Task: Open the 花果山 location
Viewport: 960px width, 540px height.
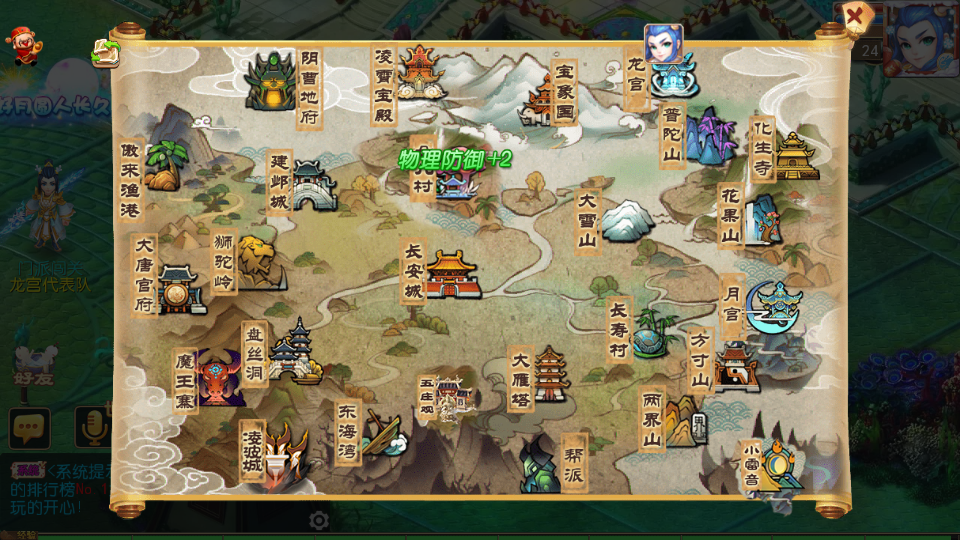Action: tap(765, 218)
